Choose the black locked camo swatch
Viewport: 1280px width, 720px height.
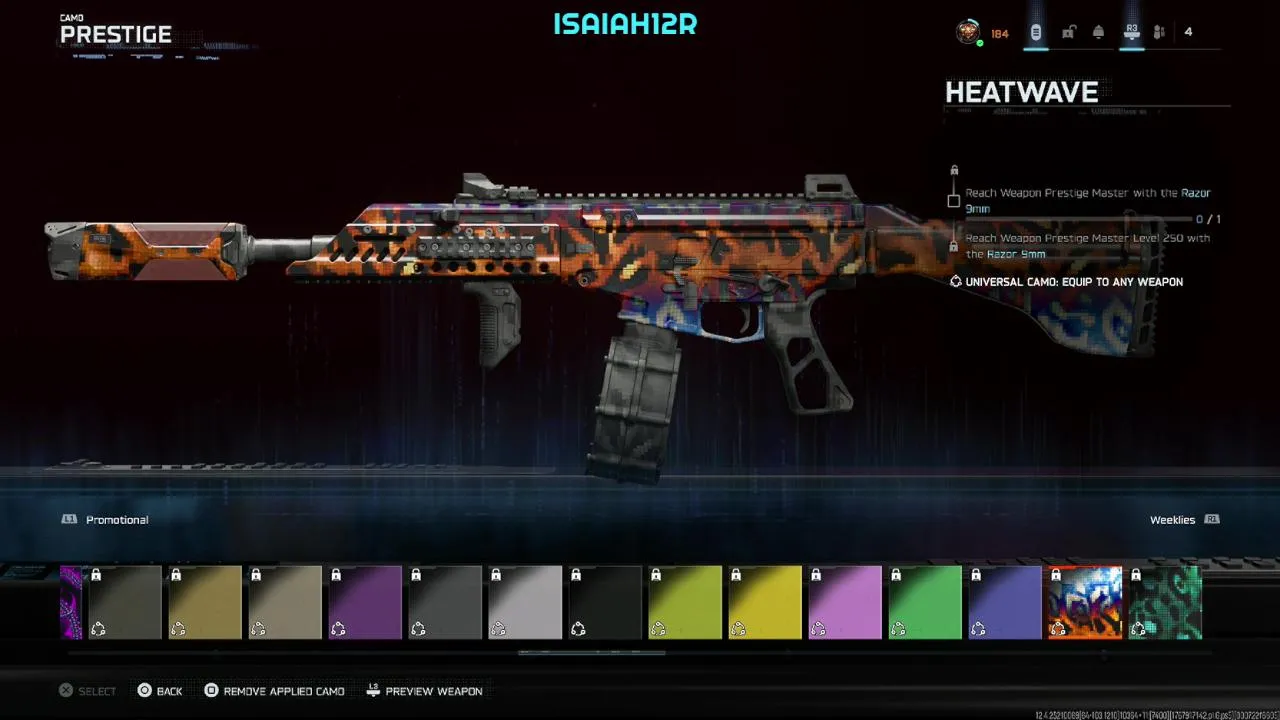tap(605, 602)
